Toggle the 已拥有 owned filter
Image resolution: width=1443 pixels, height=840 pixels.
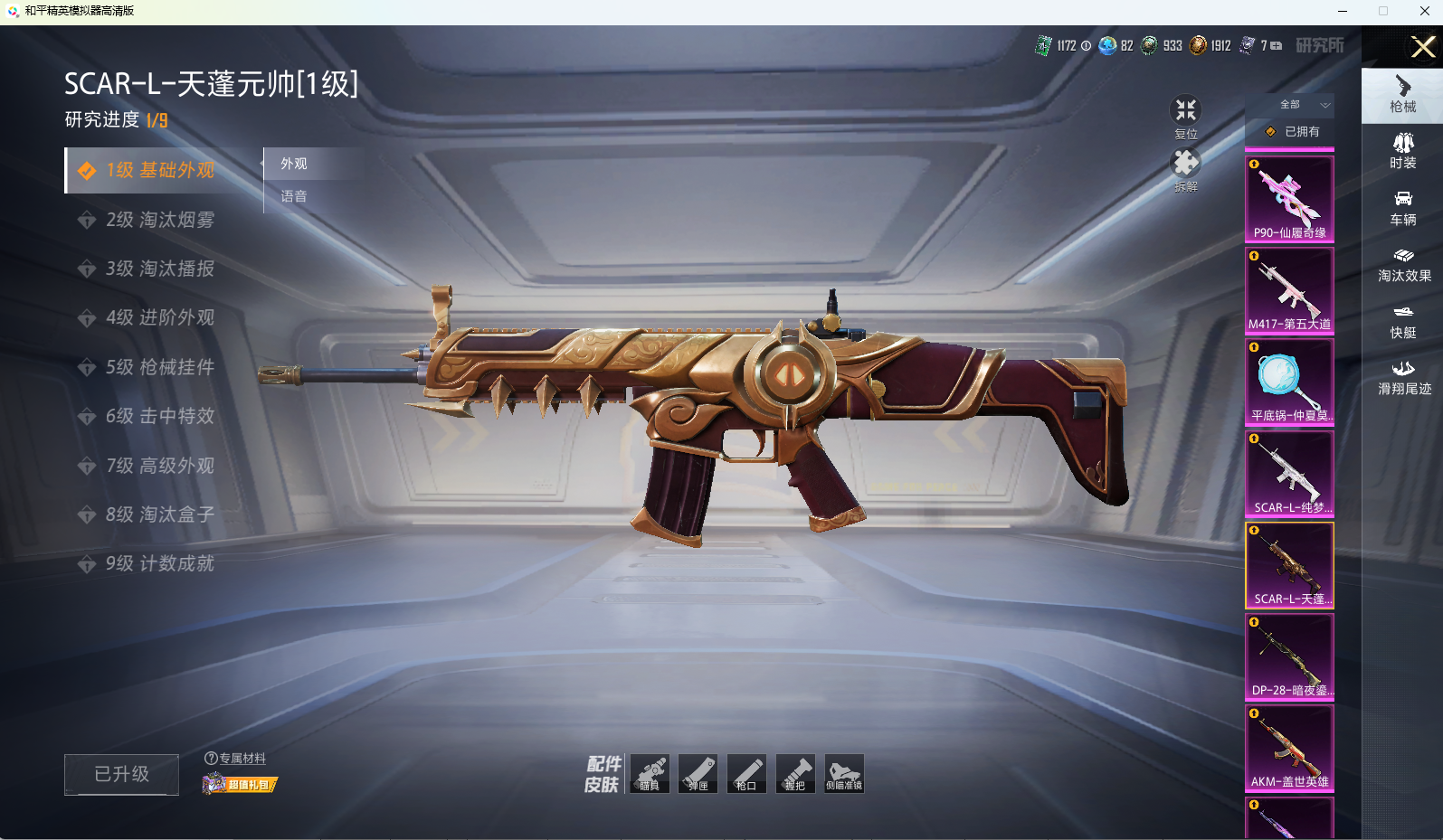pyautogui.click(x=1292, y=132)
